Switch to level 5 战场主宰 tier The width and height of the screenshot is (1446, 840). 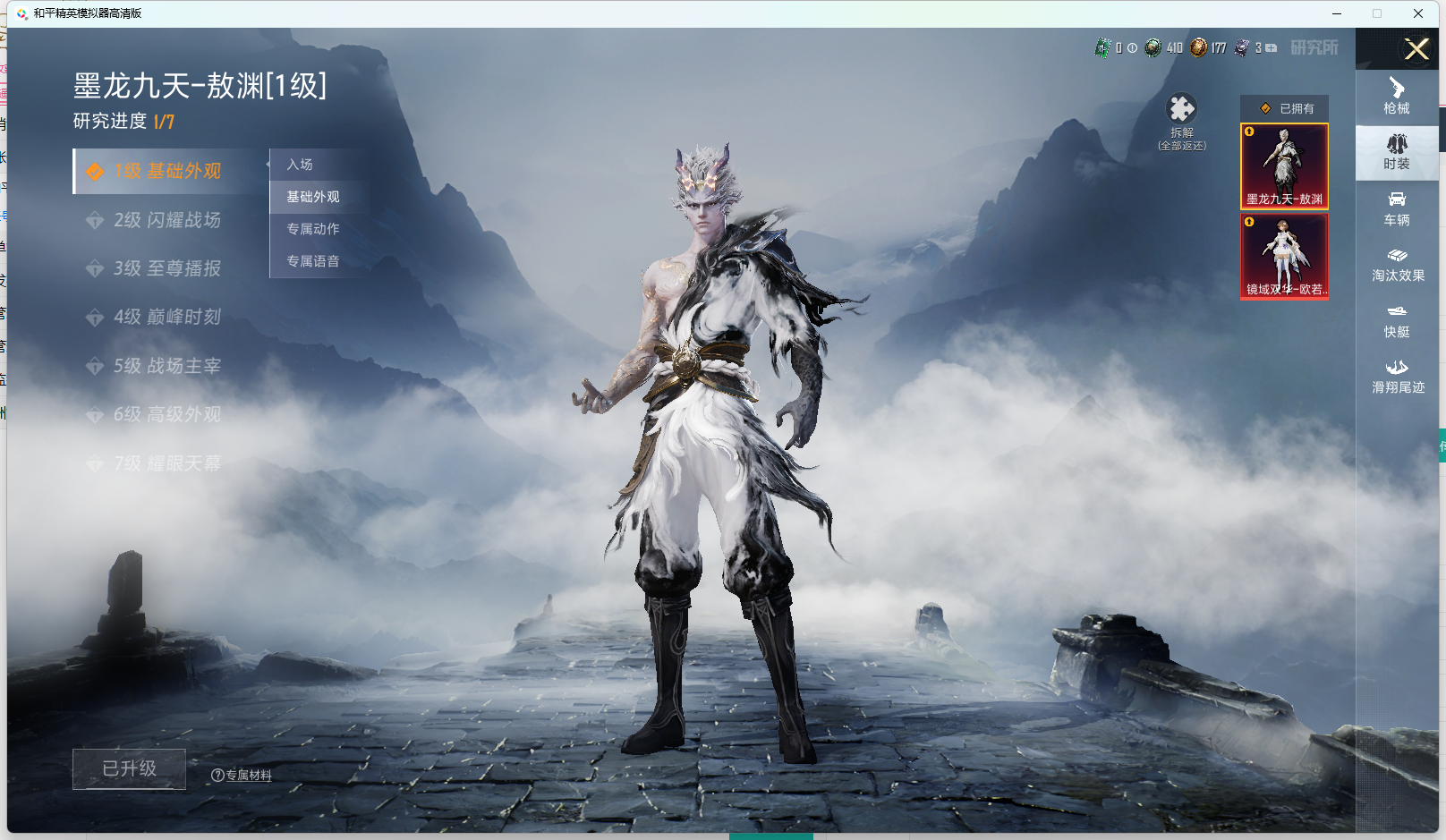pos(166,366)
